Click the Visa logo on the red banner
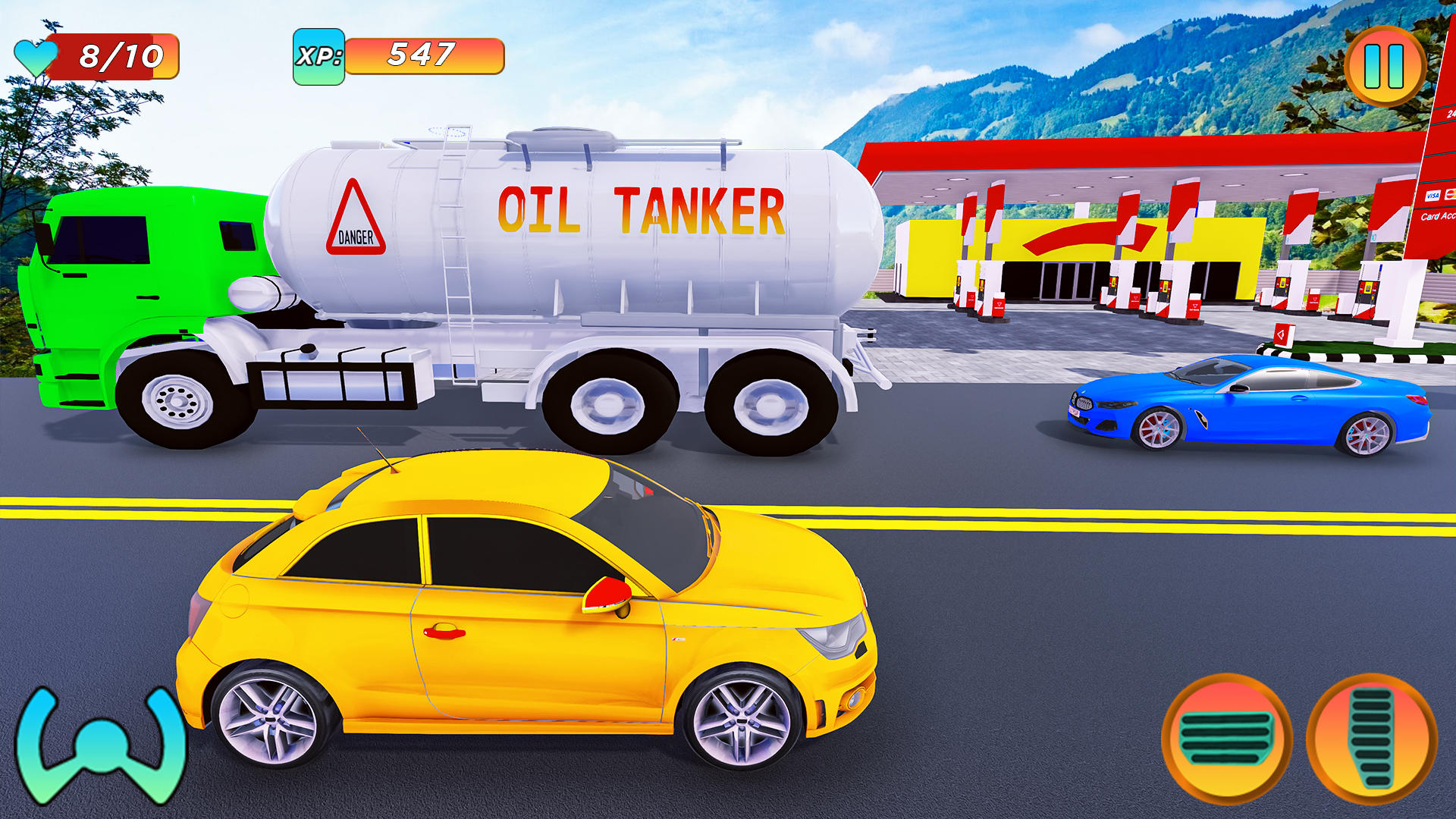 [1432, 196]
